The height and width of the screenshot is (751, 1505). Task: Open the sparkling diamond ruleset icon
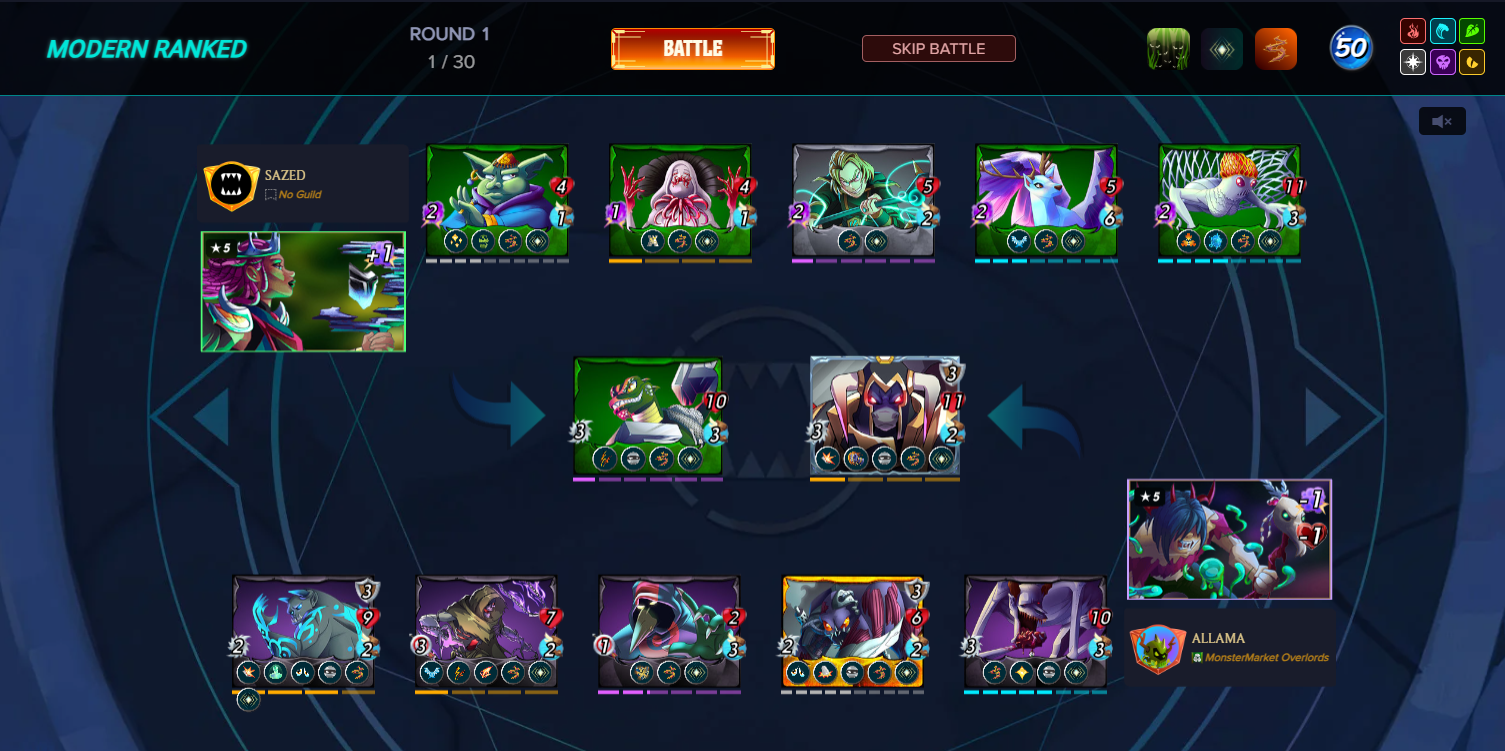pyautogui.click(x=1222, y=46)
